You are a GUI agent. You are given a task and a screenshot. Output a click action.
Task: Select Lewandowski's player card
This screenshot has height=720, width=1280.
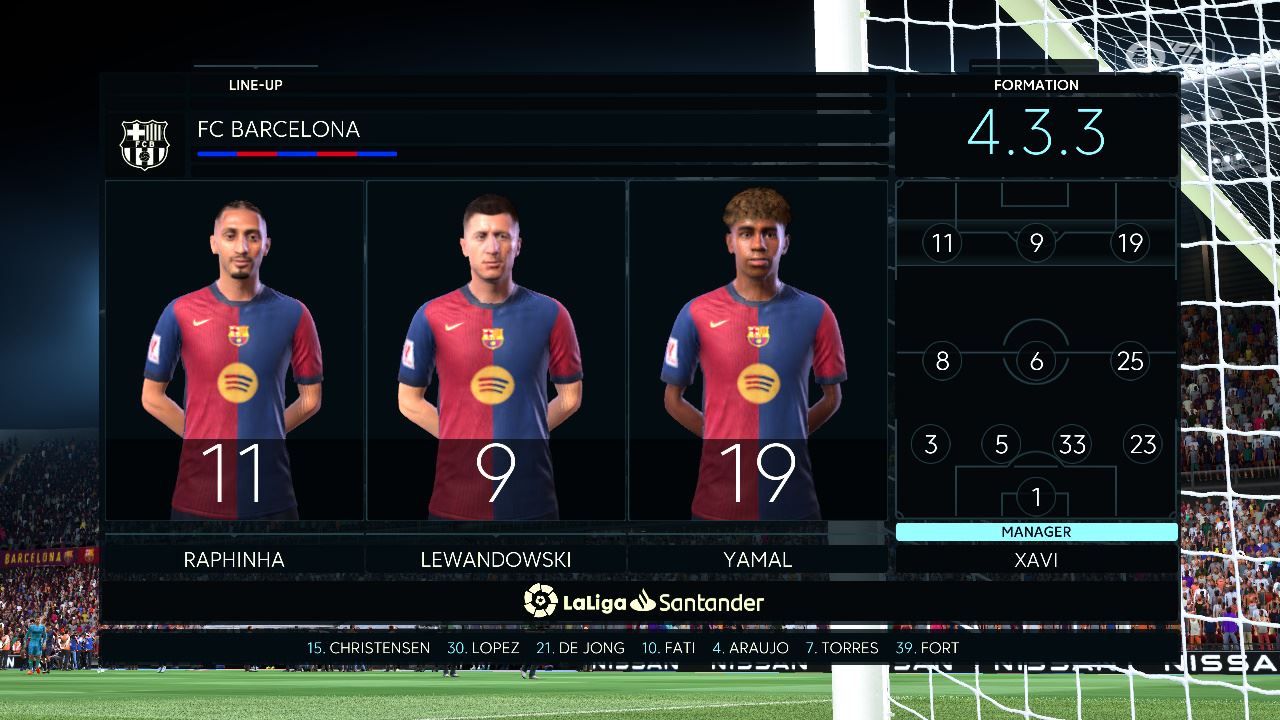pos(496,350)
